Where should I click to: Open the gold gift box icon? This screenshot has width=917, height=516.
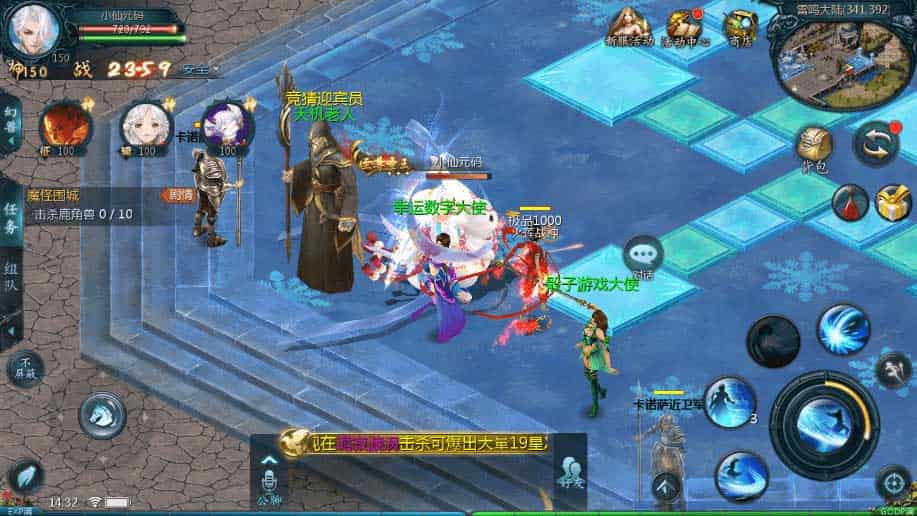tap(893, 203)
